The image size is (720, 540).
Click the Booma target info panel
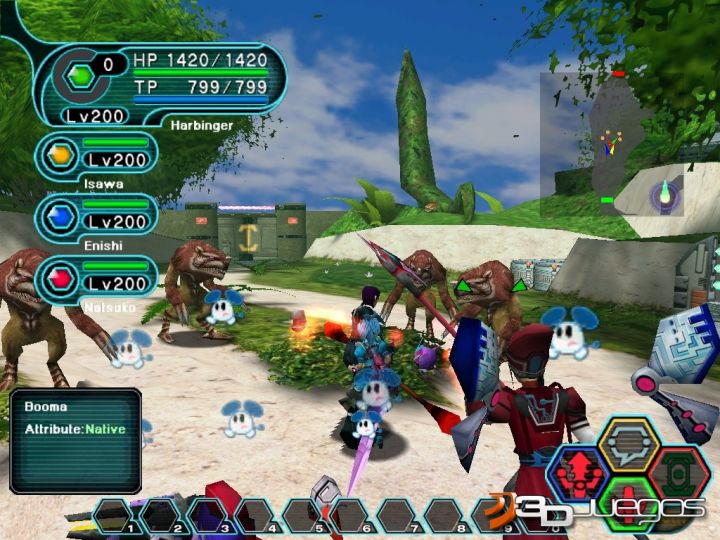[x=75, y=440]
